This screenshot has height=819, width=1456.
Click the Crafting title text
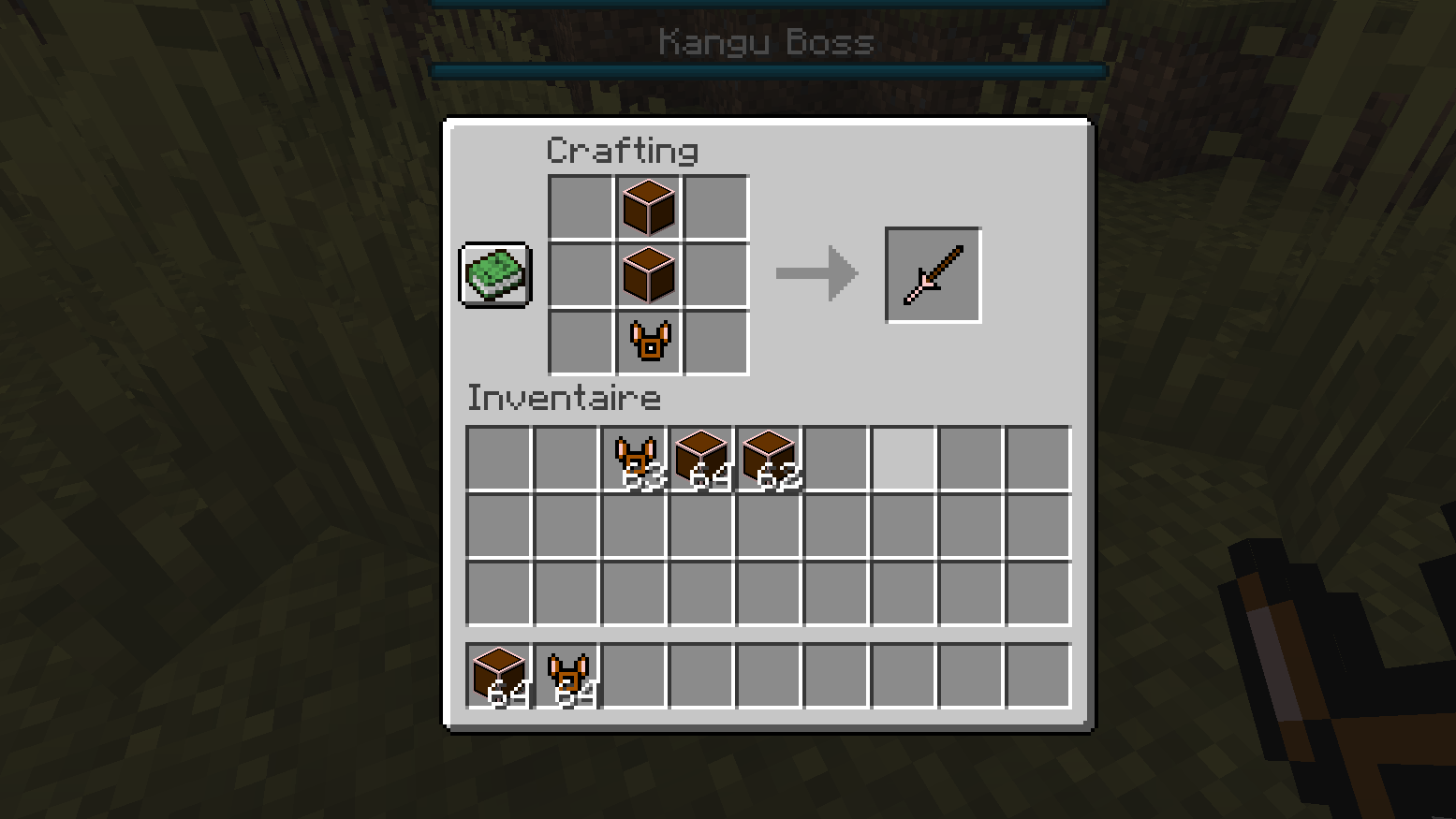(x=622, y=150)
